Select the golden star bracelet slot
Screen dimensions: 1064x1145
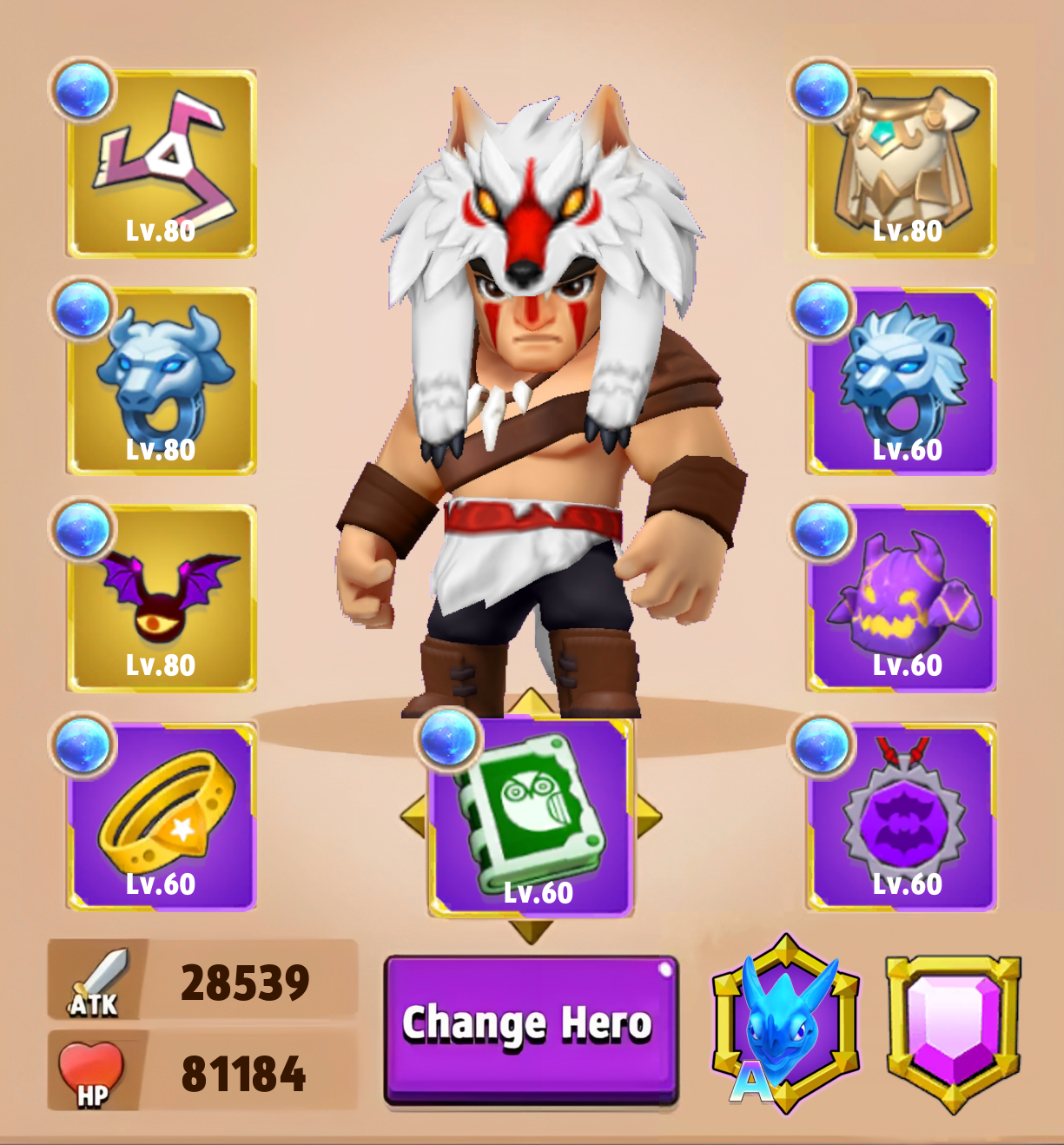[x=162, y=817]
